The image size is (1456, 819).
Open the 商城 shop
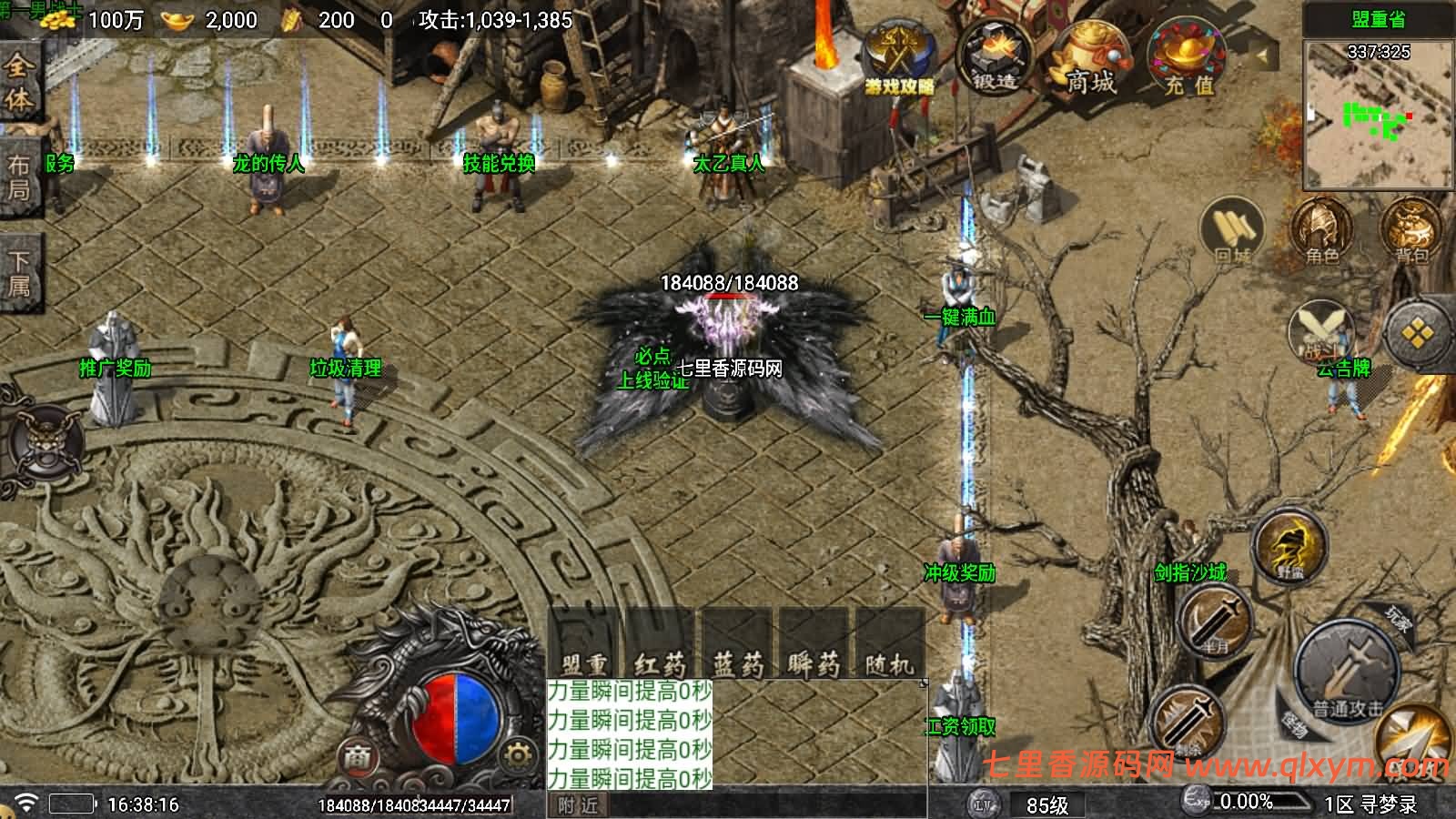[1090, 58]
